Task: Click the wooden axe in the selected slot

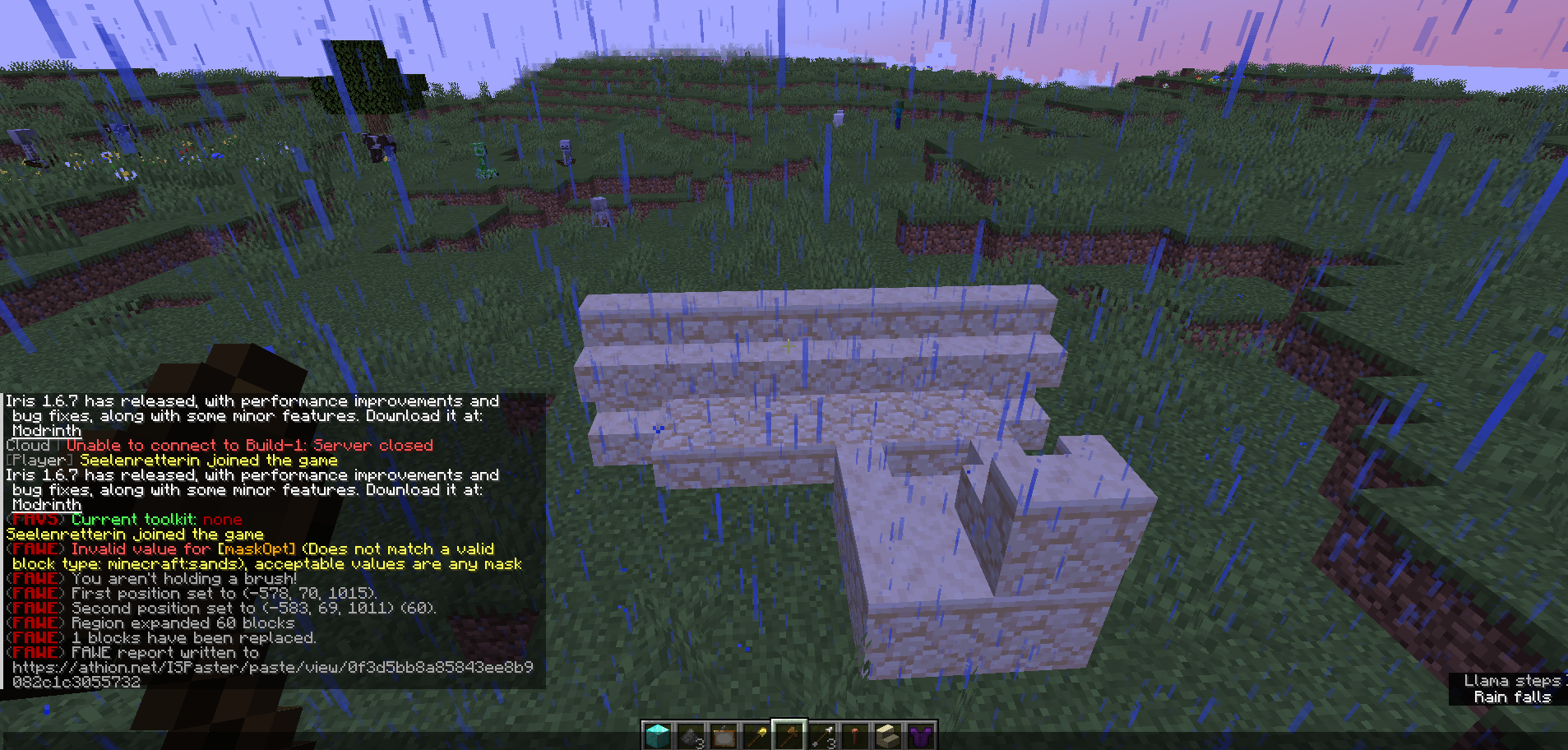Action: (x=789, y=736)
